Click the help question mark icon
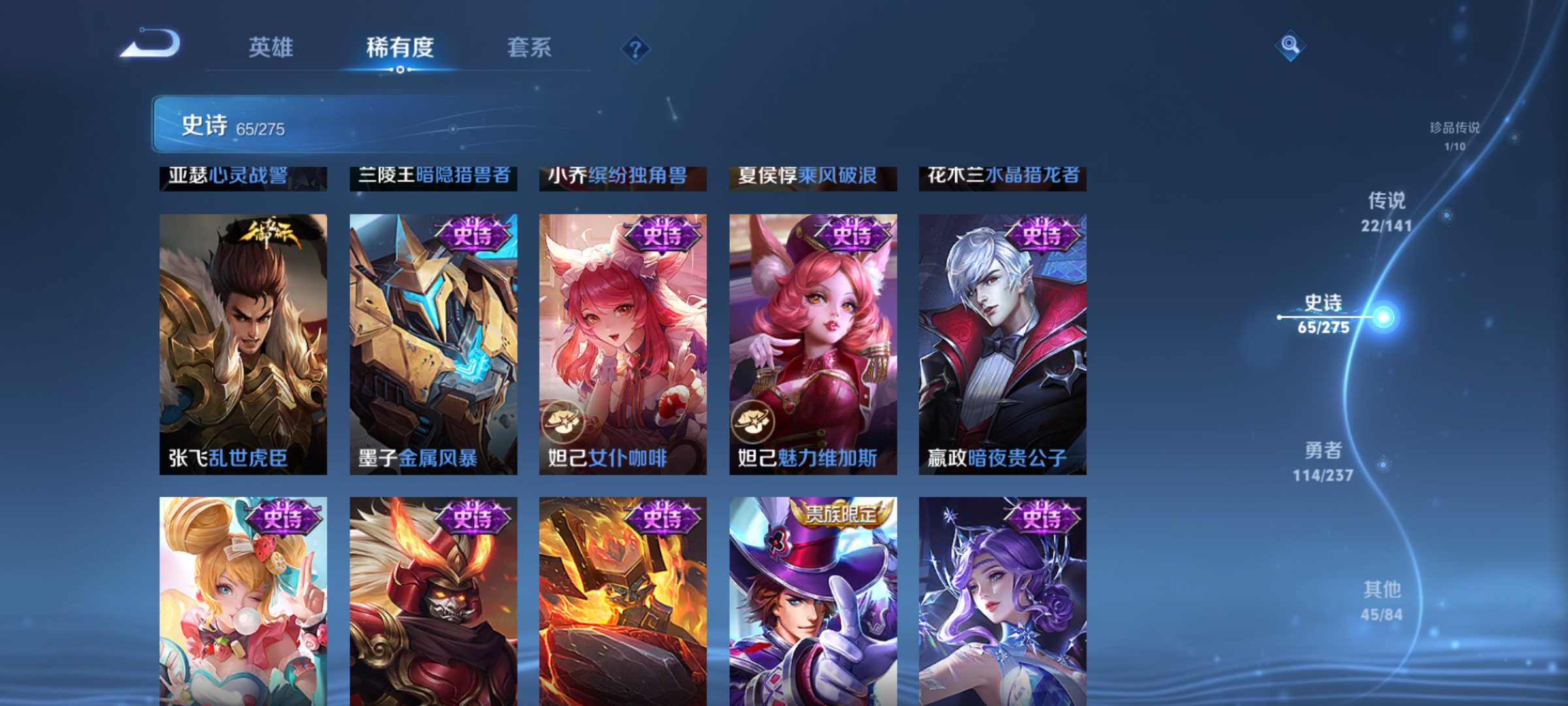This screenshot has height=706, width=1568. click(636, 50)
